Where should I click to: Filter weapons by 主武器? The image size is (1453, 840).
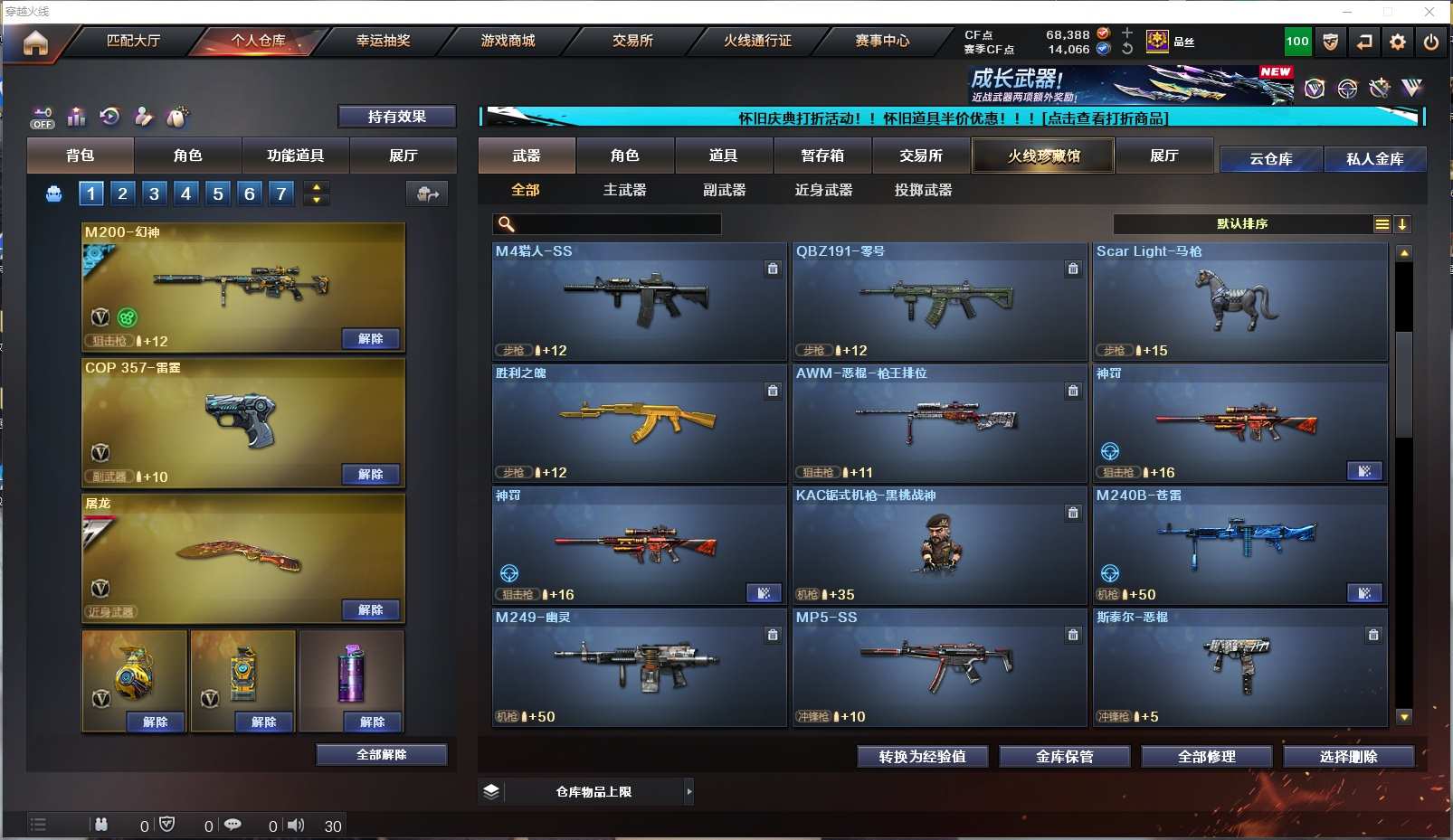(624, 190)
